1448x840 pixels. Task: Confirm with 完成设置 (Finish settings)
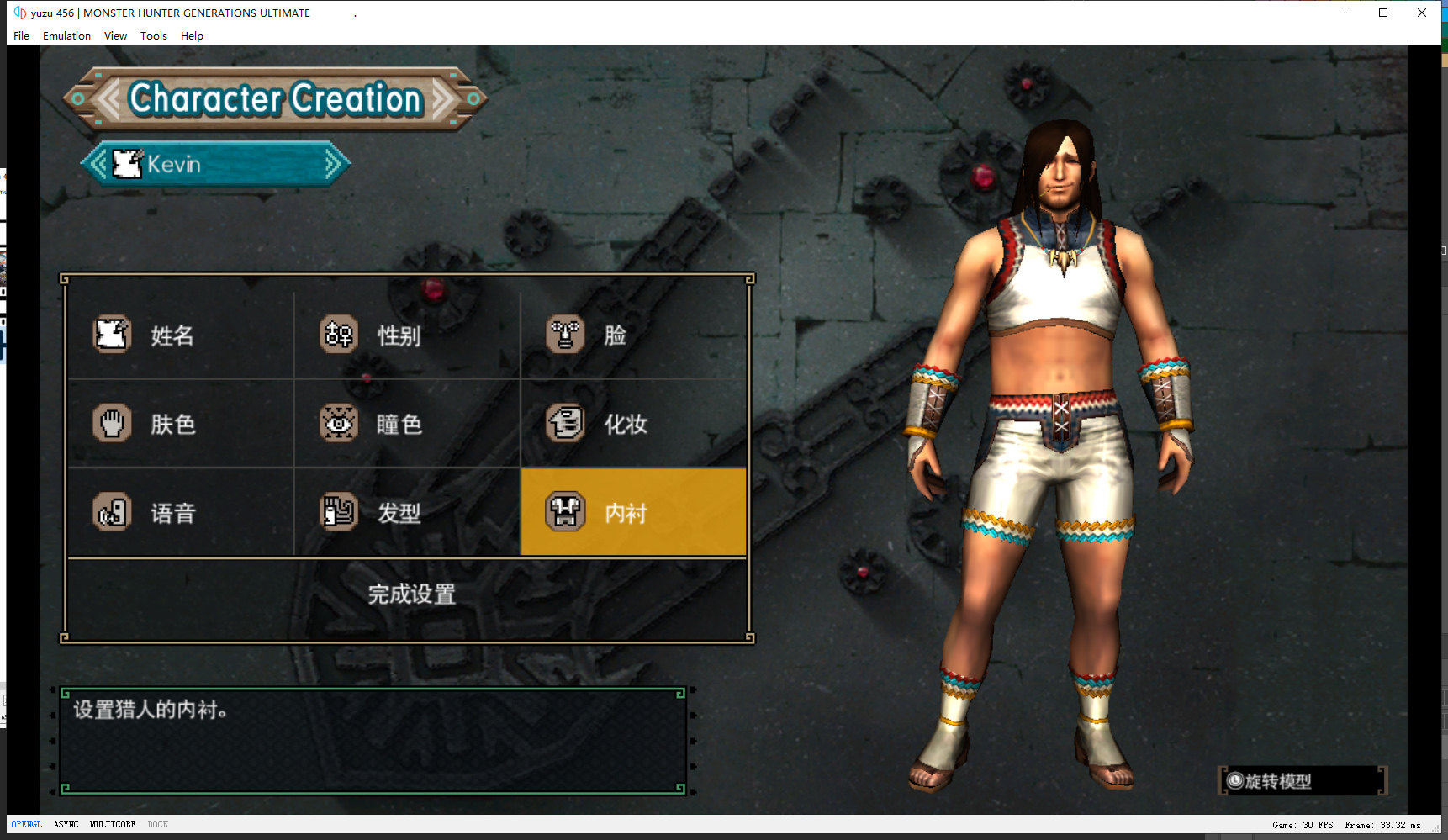coord(411,594)
